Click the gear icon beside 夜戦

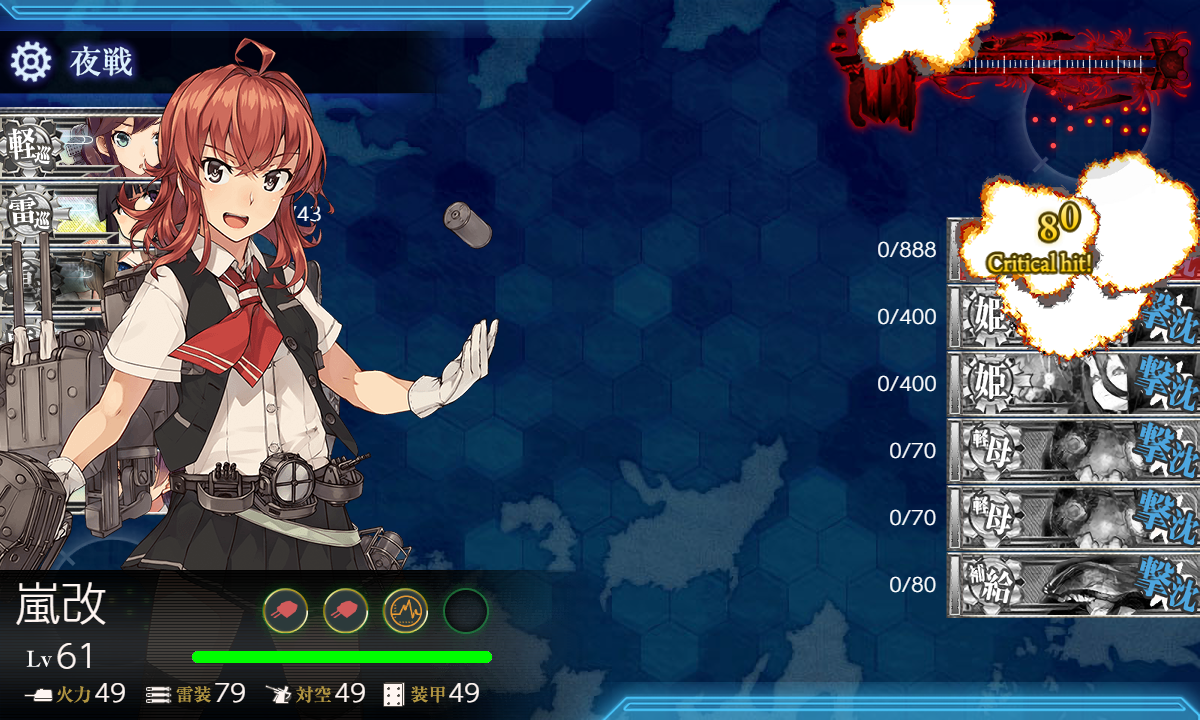point(30,62)
